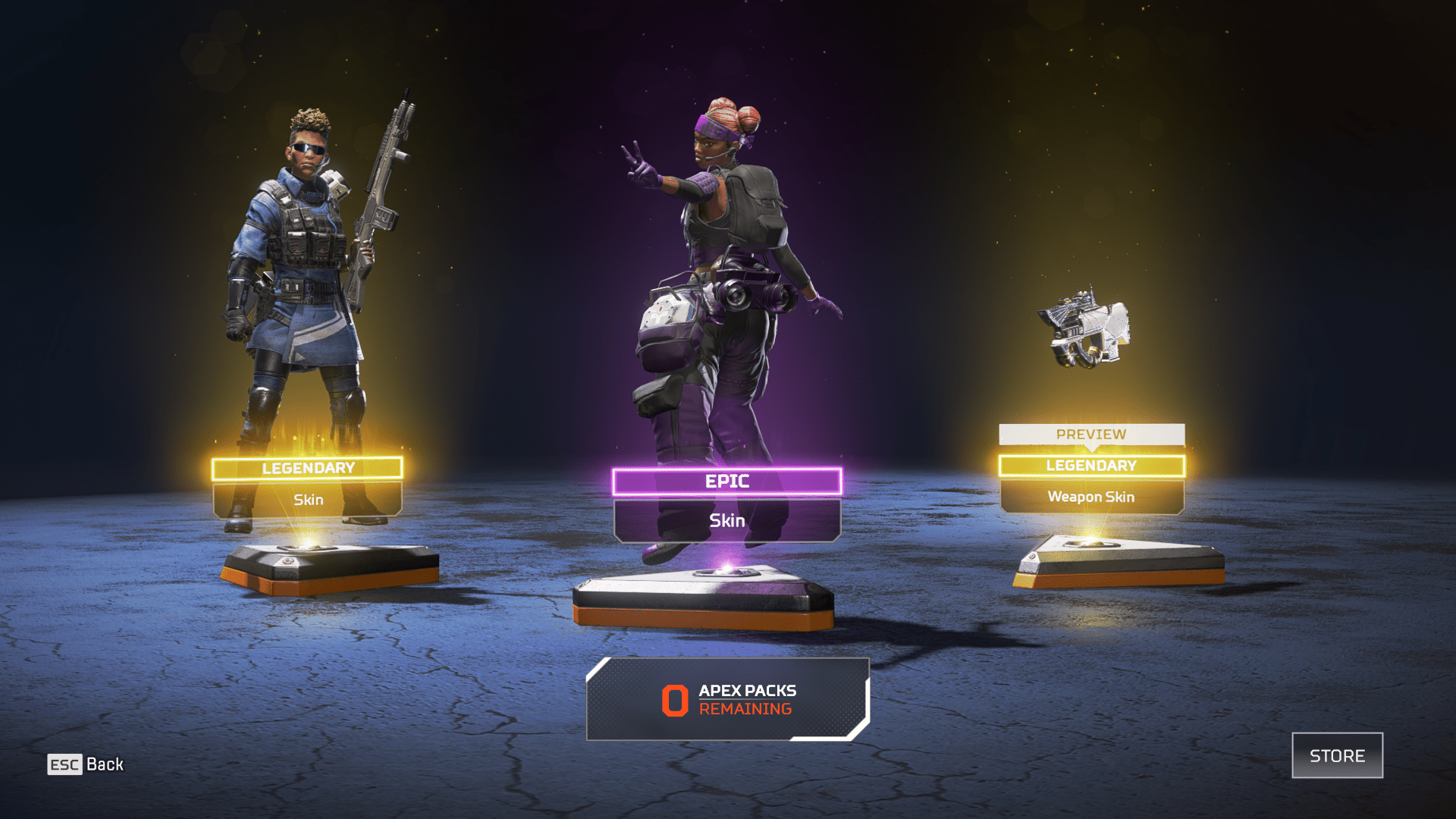This screenshot has width=1456, height=819.
Task: Open the STORE from the bottom right
Action: click(1337, 755)
